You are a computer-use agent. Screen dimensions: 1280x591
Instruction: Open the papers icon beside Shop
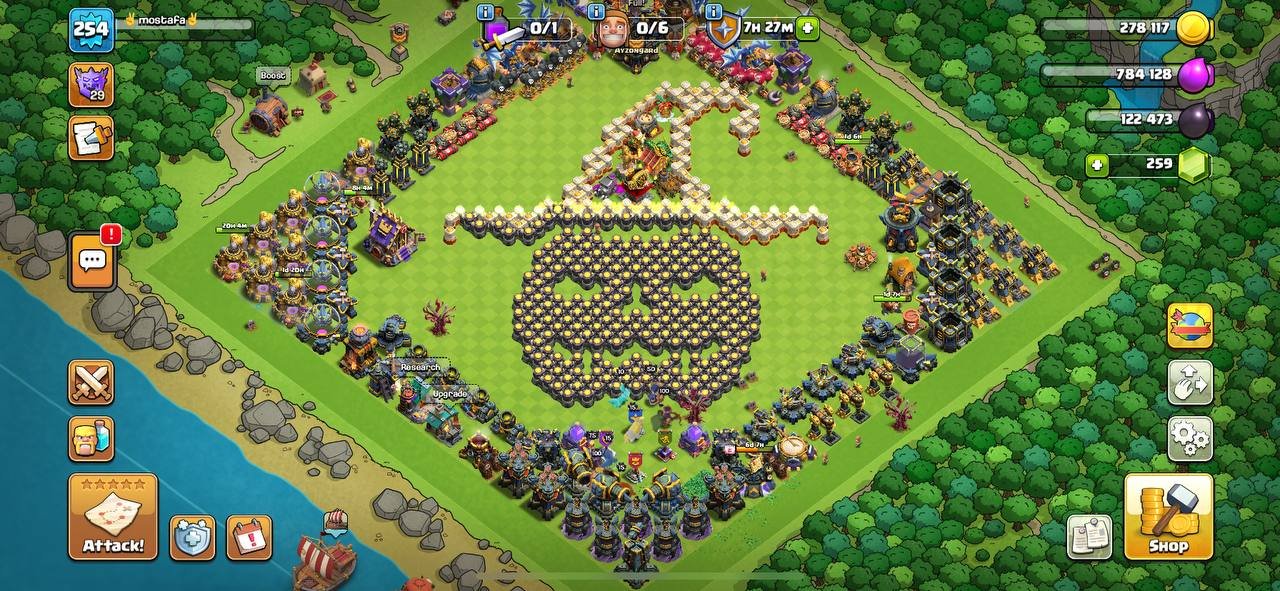click(1089, 537)
